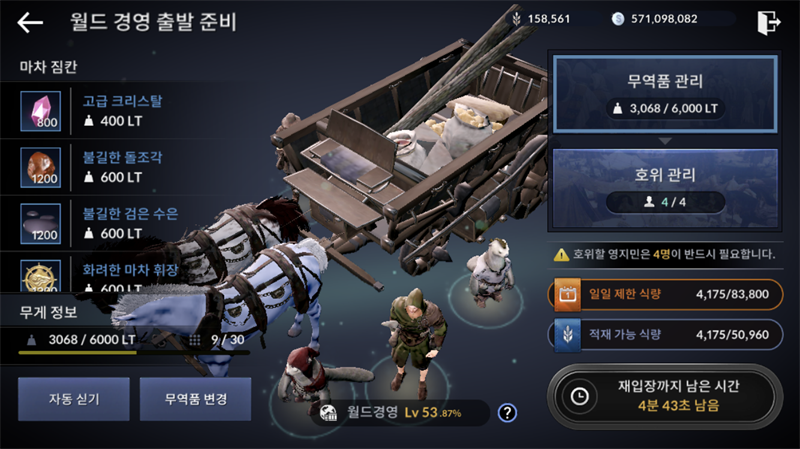
Task: Click the 재입장까지 남은 시간 timer button
Action: (664, 396)
